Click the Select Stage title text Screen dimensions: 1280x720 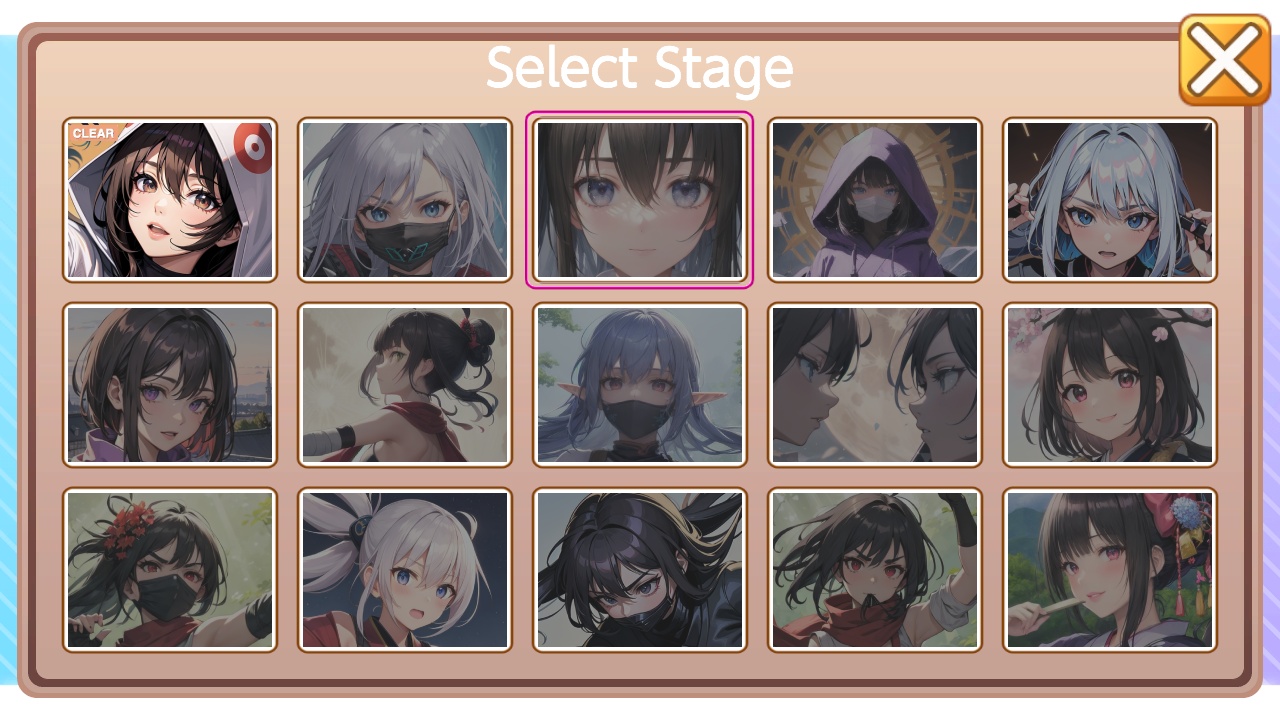pos(639,67)
